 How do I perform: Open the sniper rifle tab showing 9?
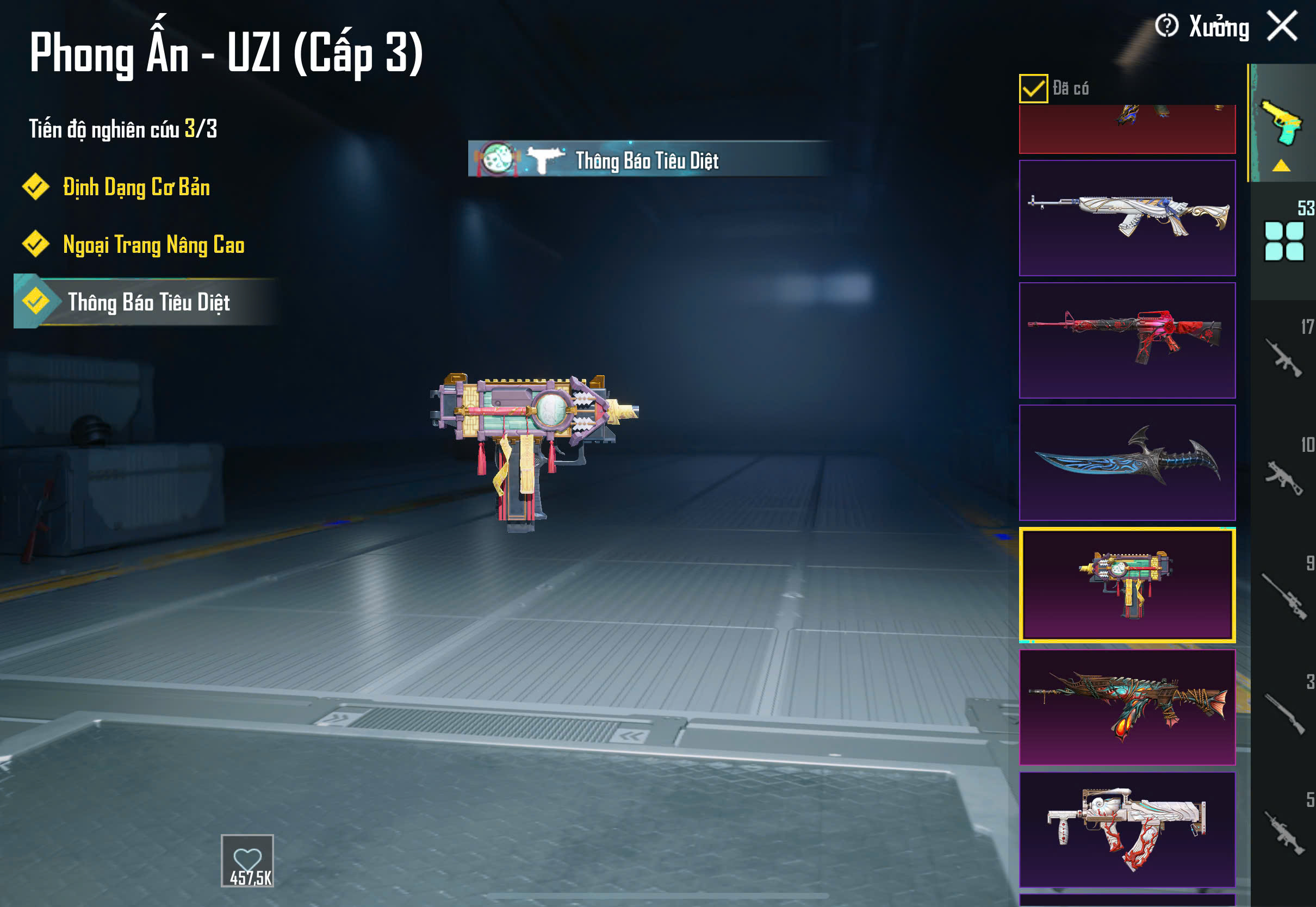coord(1283,595)
